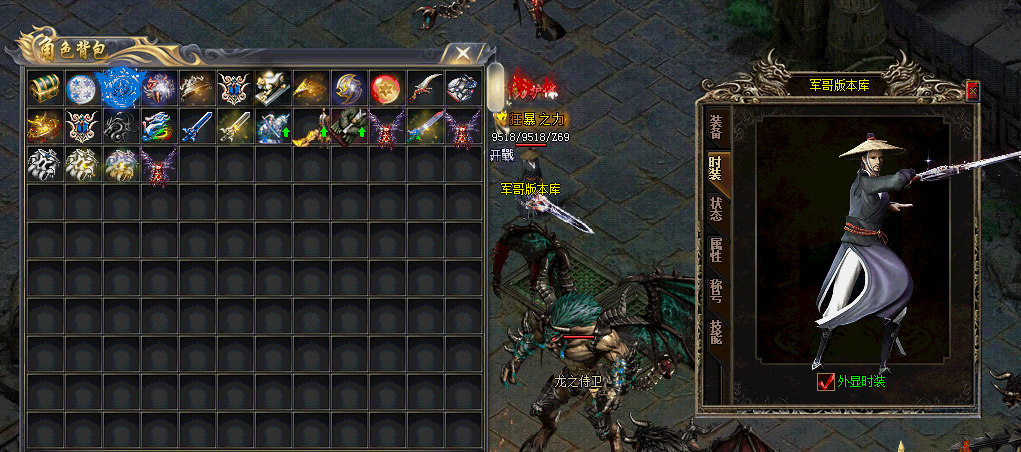The width and height of the screenshot is (1021, 452).
Task: Choose the curved dagger in the bag
Action: point(424,88)
